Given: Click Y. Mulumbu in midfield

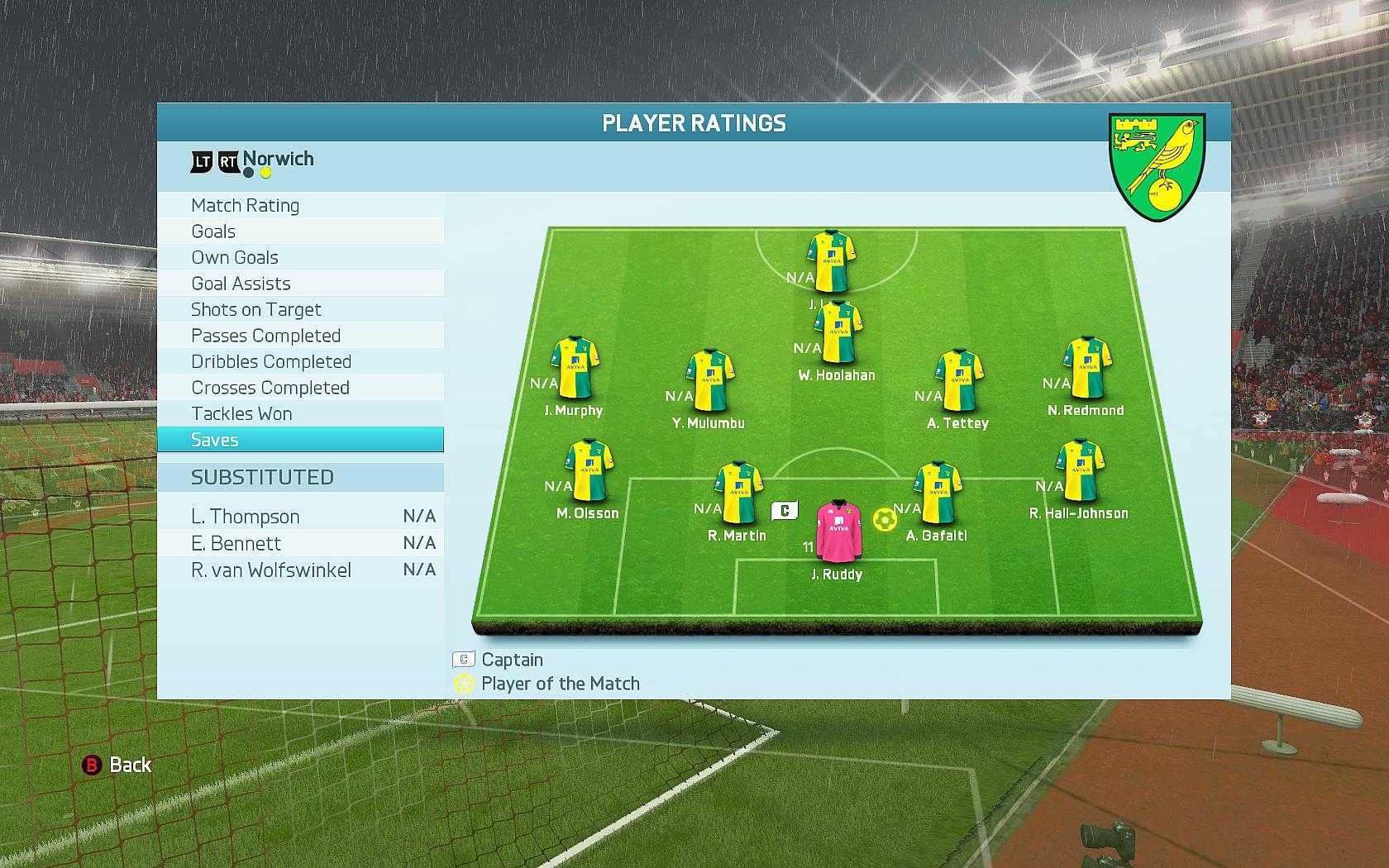Looking at the screenshot, I should click(710, 381).
